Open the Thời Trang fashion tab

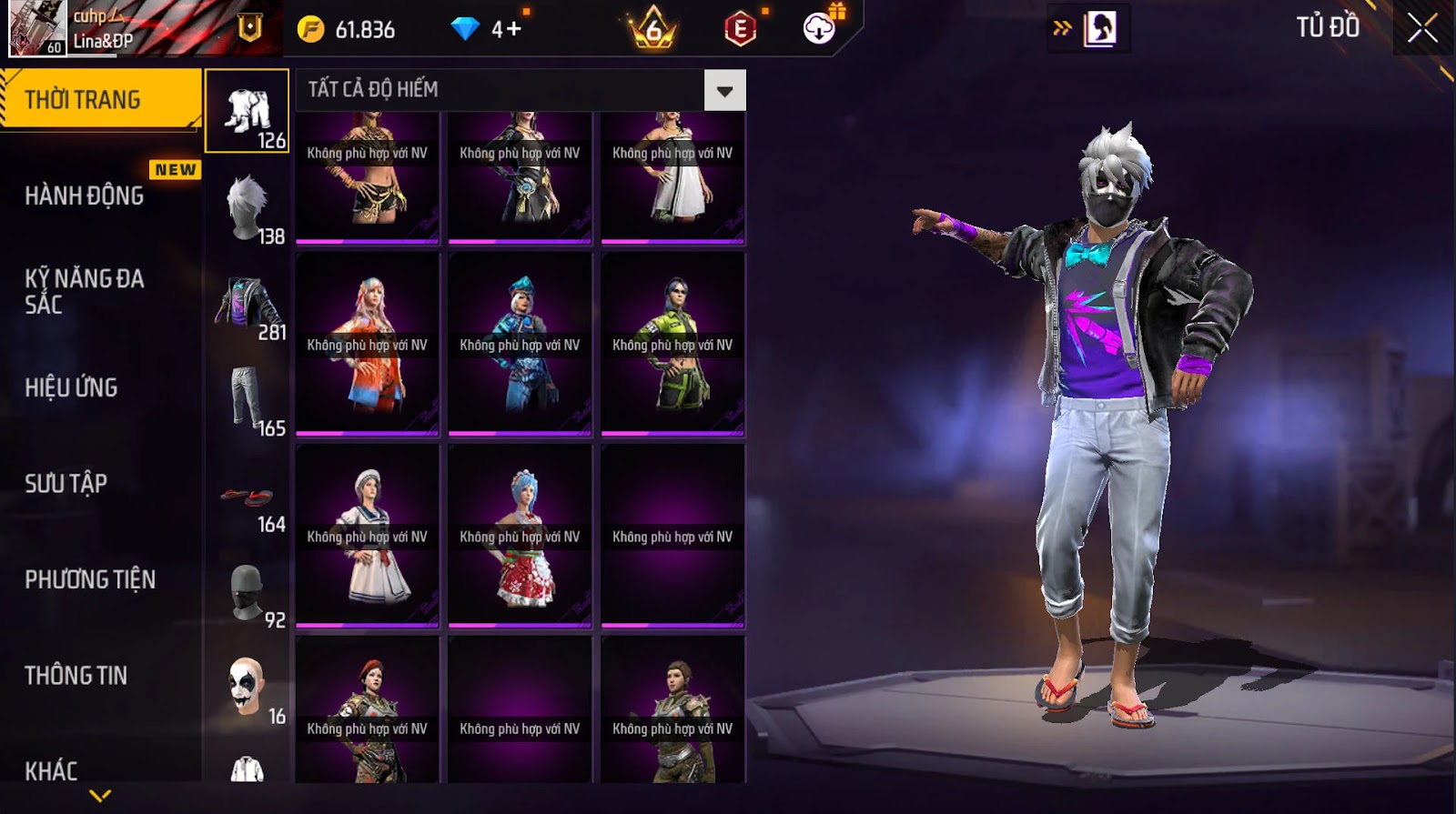(x=100, y=99)
